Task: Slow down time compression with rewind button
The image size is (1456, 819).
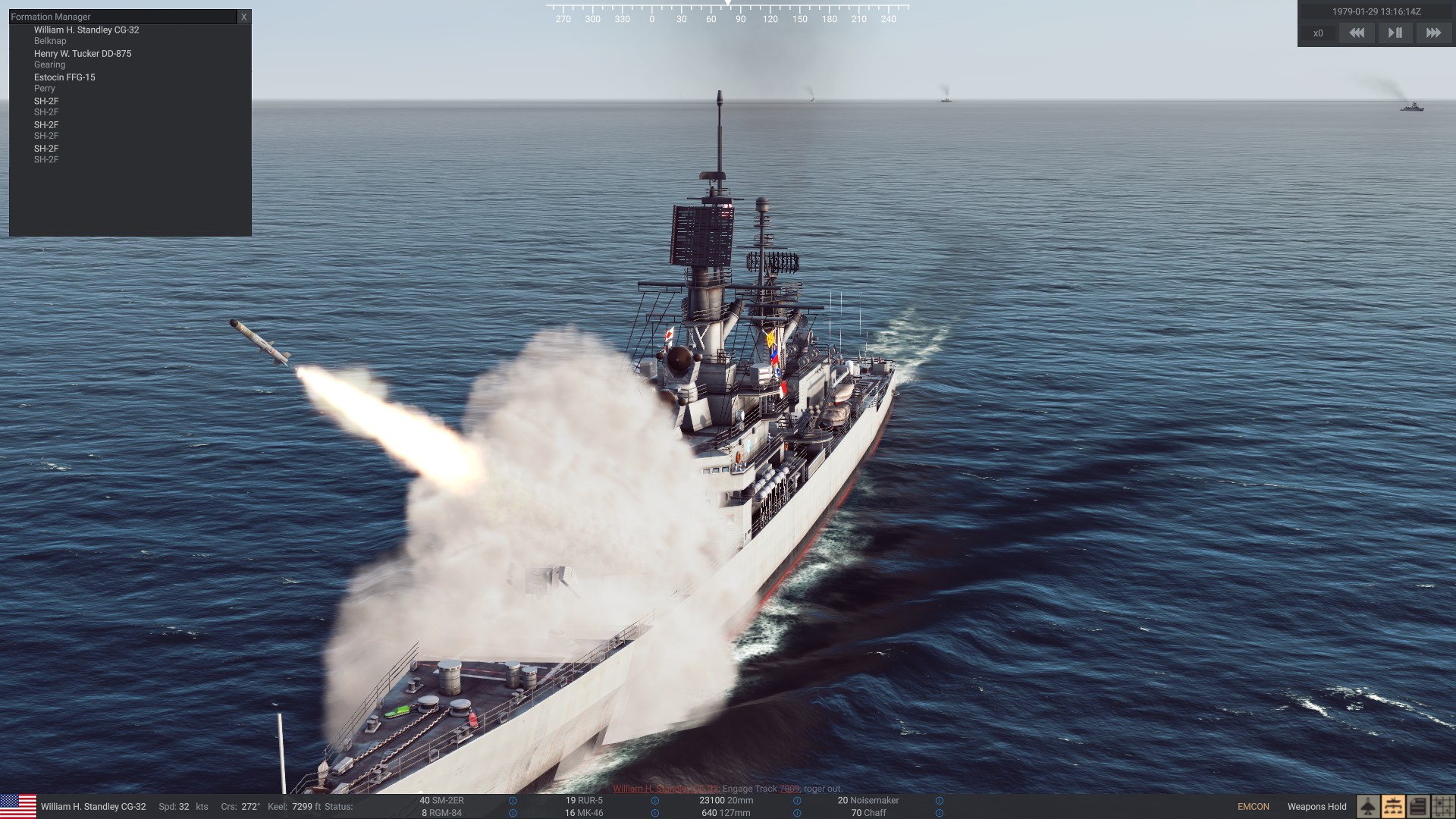Action: click(x=1357, y=33)
